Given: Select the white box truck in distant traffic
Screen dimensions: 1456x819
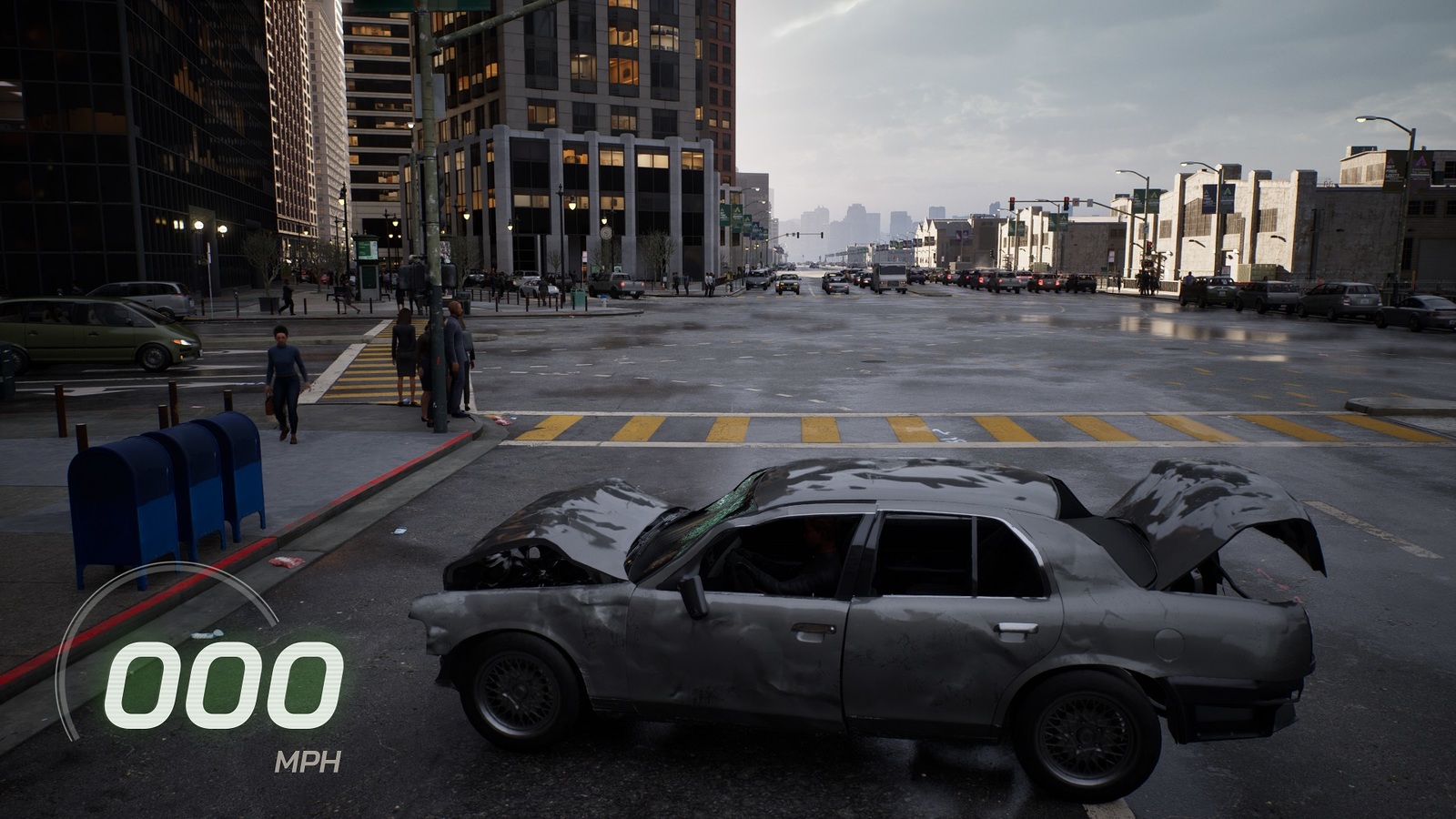Looking at the screenshot, I should [x=889, y=278].
